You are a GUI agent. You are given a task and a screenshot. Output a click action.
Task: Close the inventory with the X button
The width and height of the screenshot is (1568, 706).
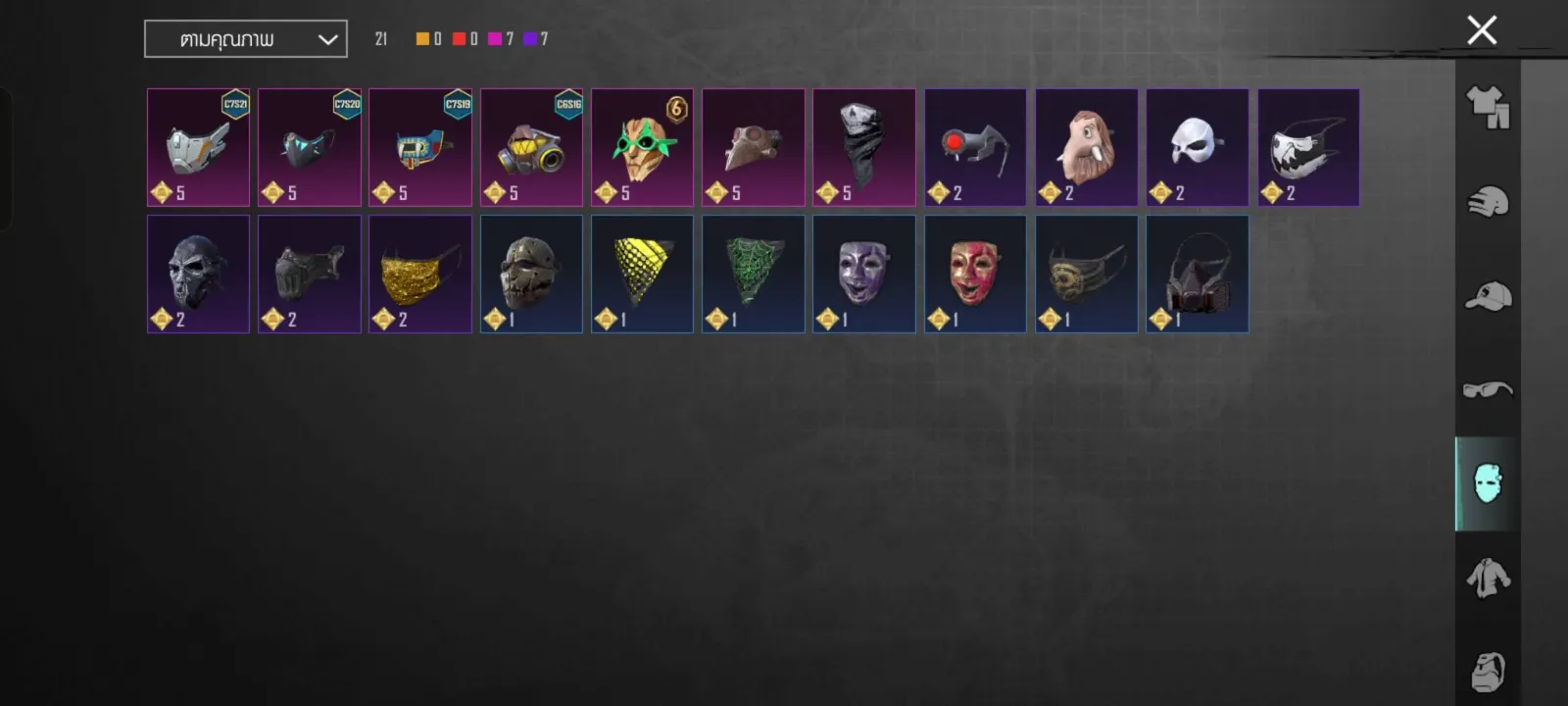pyautogui.click(x=1482, y=30)
